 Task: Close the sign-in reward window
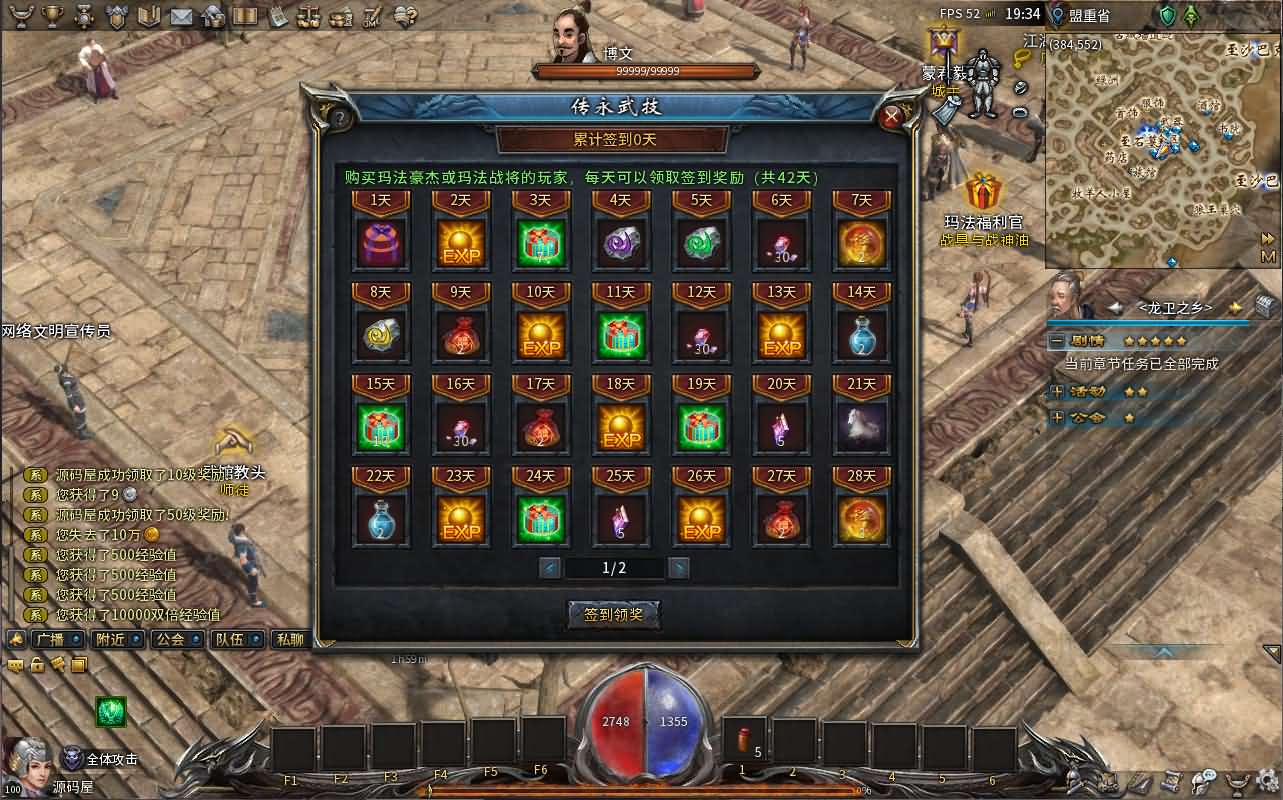tap(892, 117)
